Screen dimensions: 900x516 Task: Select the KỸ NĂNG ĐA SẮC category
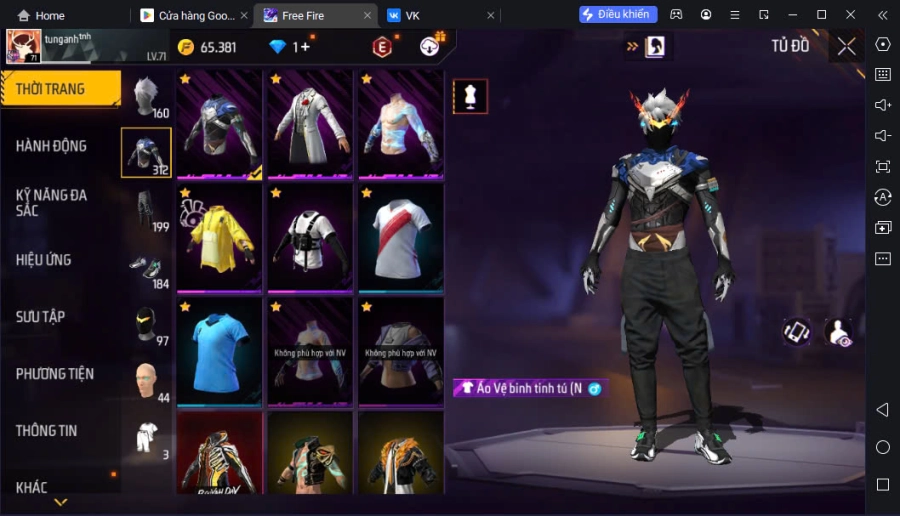[52, 202]
